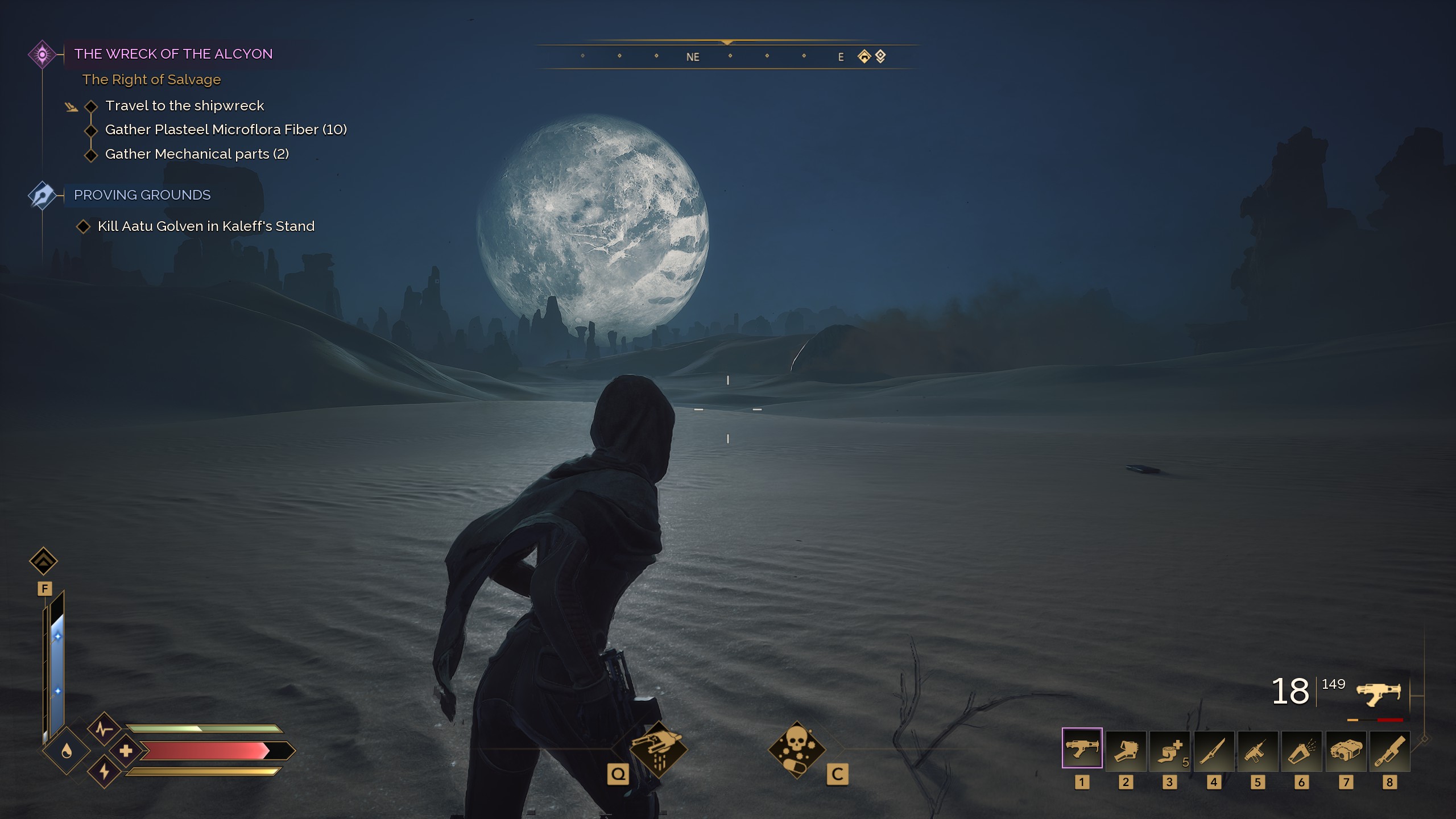This screenshot has width=1456, height=819.
Task: Select the knife blade hotbar slot
Action: coord(1214,750)
